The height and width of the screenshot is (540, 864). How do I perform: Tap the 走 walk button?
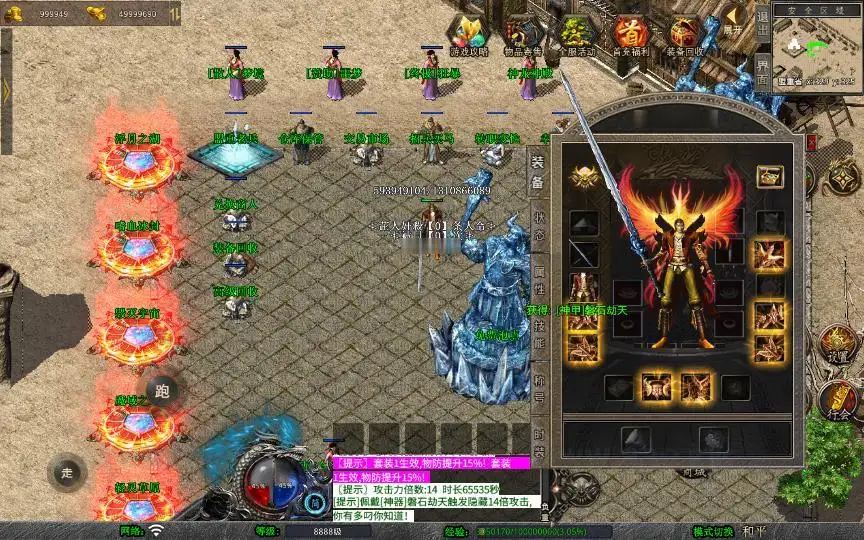point(67,472)
